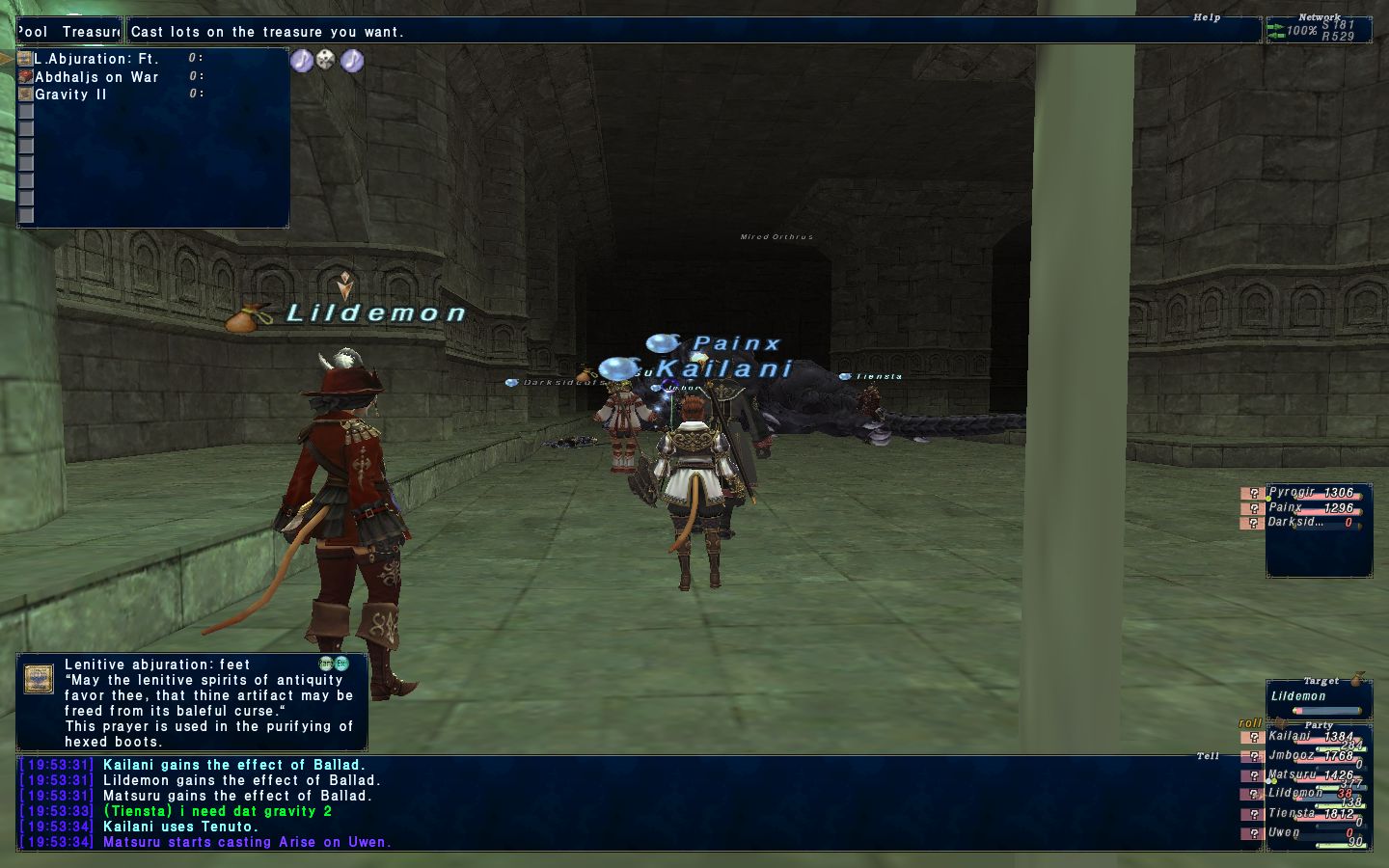This screenshot has width=1389, height=868.
Task: Click the Lenitive abjuration: feet item icon
Action: click(39, 678)
